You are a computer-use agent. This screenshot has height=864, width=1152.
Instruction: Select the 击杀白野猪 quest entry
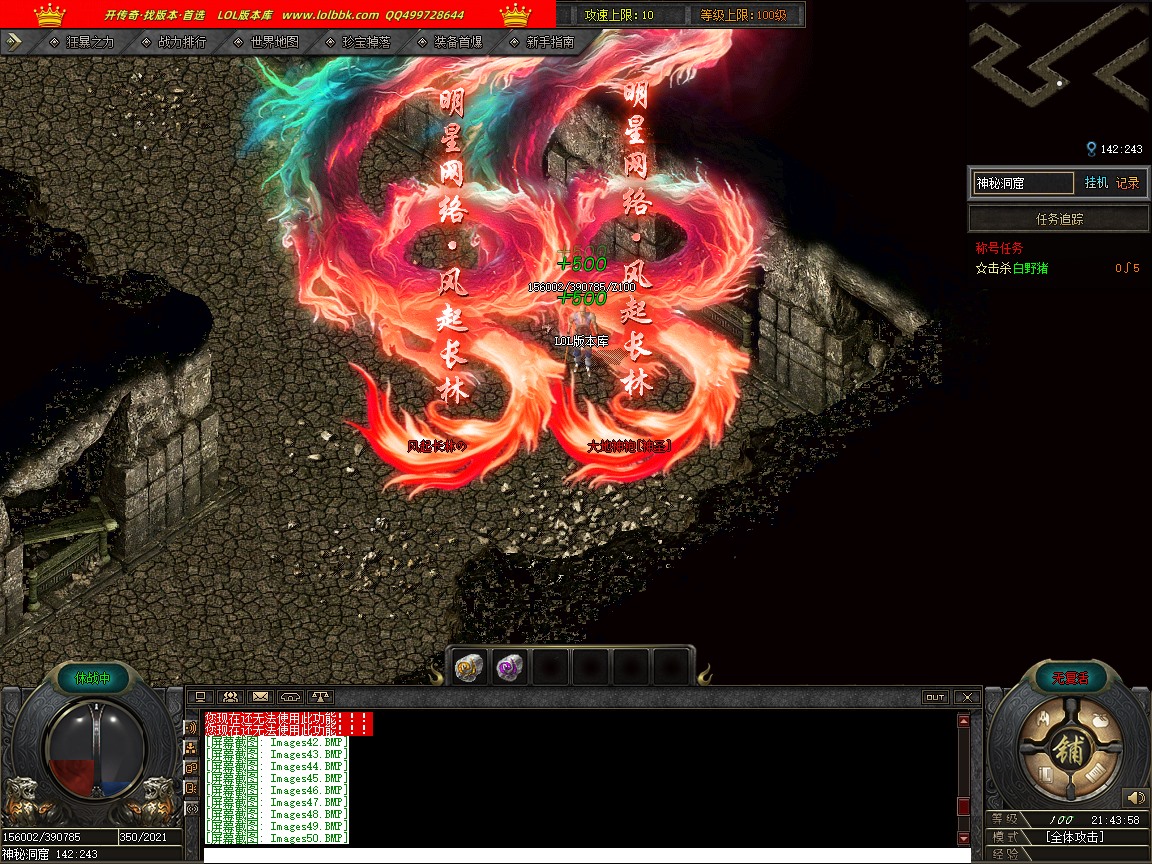(1016, 268)
